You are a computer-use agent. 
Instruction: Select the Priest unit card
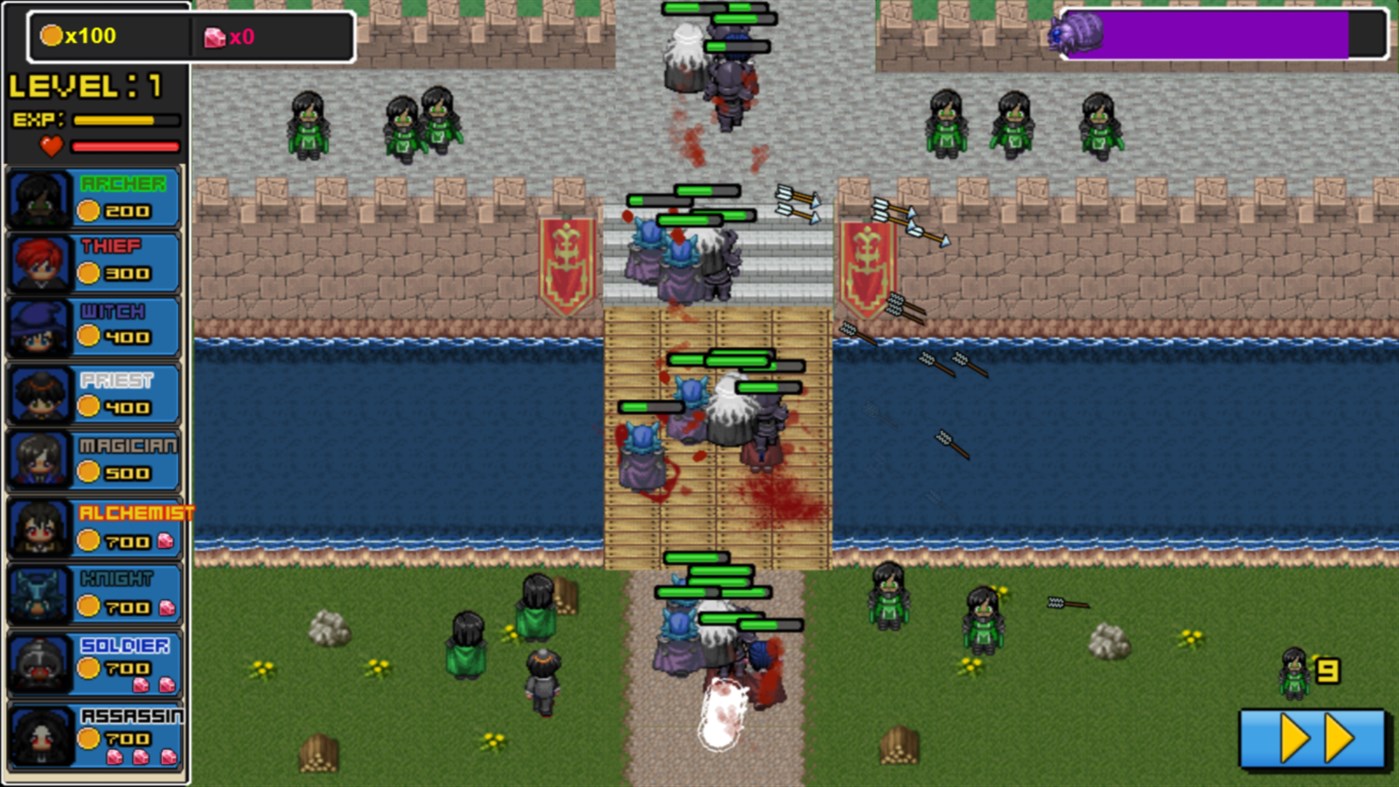coord(93,394)
